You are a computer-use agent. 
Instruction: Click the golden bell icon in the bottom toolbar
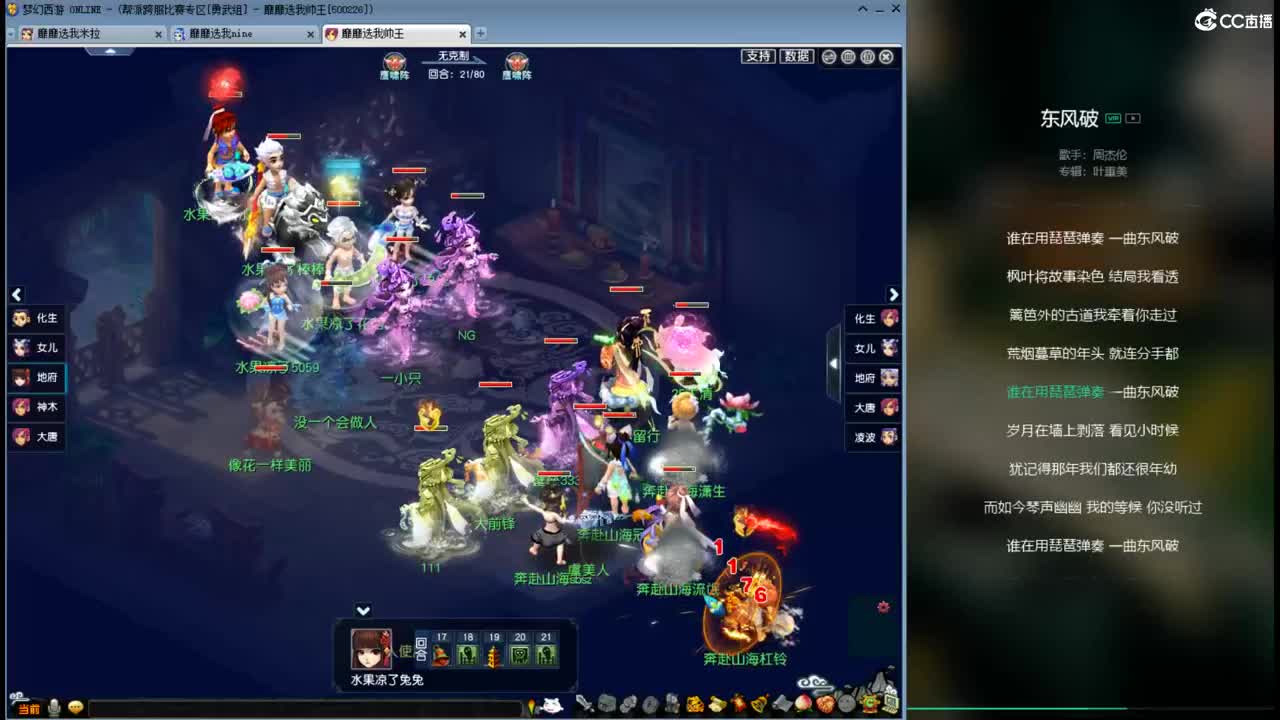coord(757,705)
